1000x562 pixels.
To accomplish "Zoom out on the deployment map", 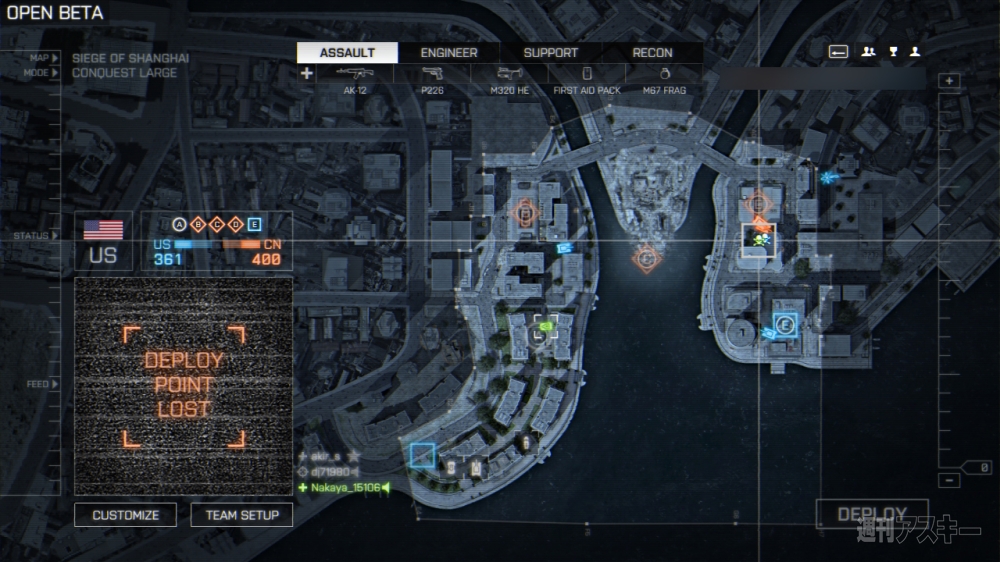I will (951, 481).
